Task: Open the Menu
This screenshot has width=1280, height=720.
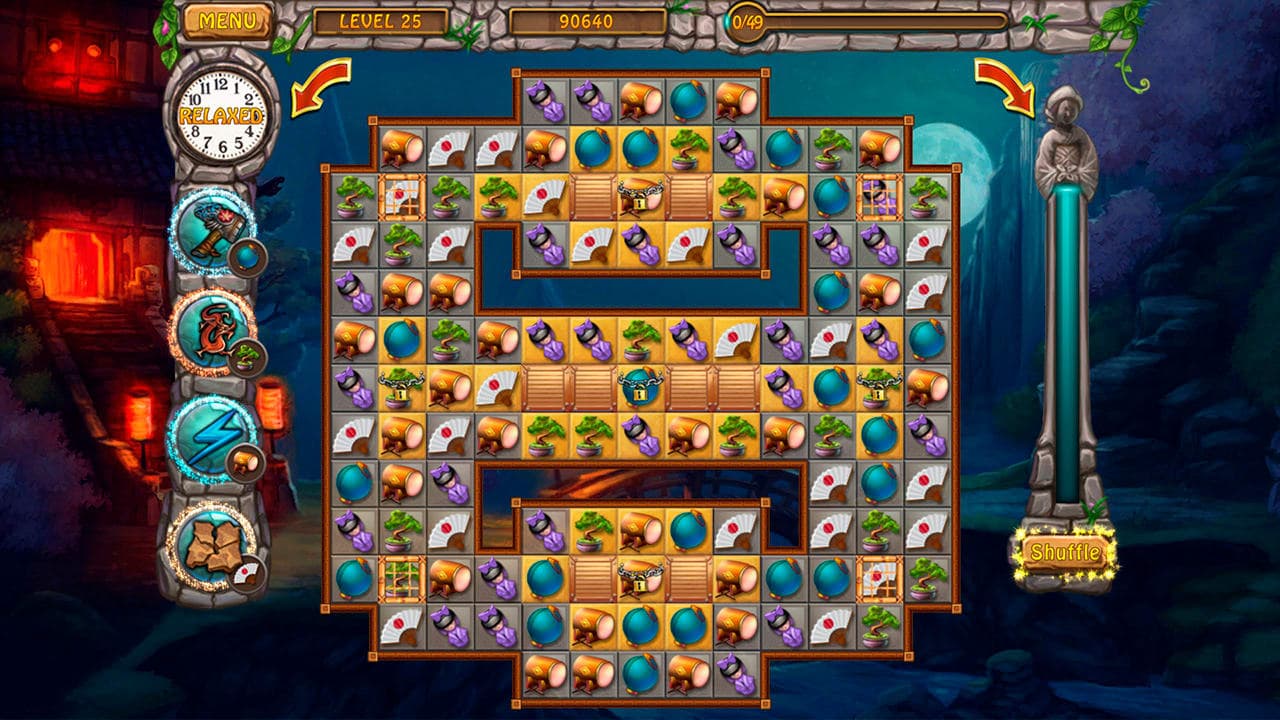Action: click(x=228, y=18)
